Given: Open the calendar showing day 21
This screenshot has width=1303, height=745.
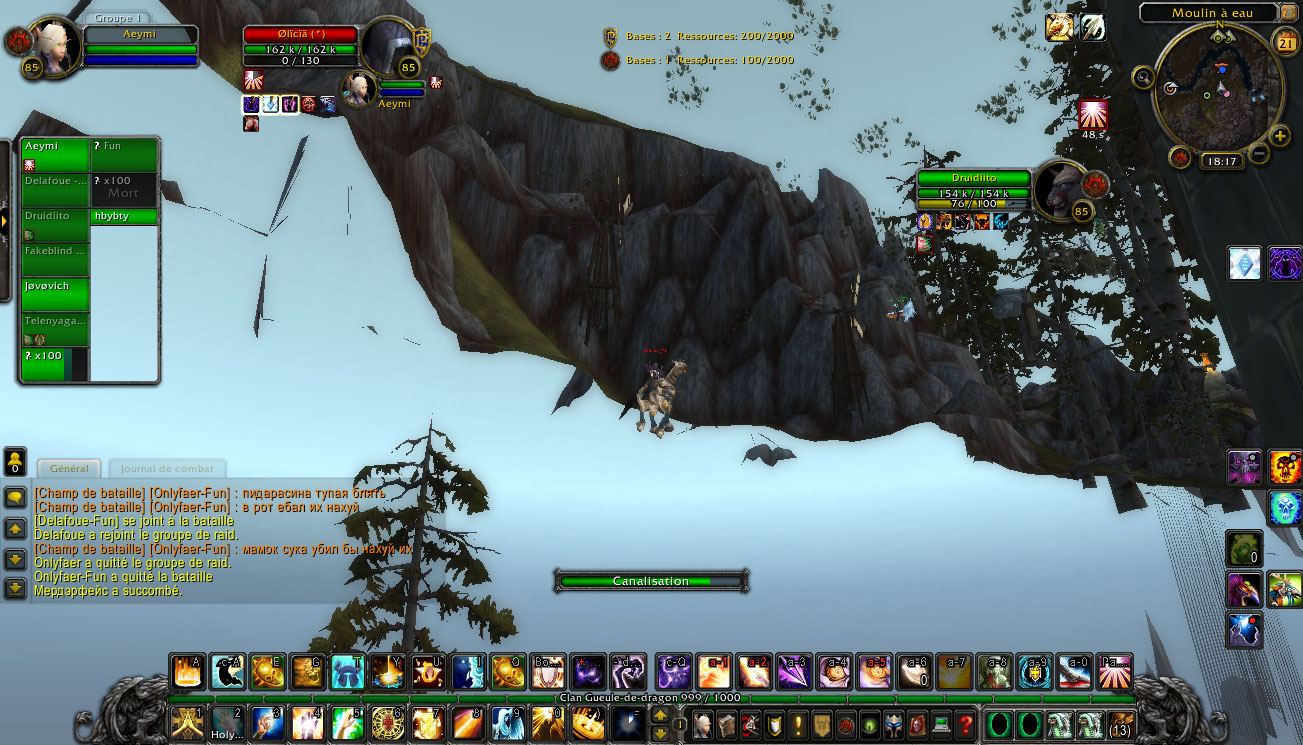Looking at the screenshot, I should [1285, 41].
